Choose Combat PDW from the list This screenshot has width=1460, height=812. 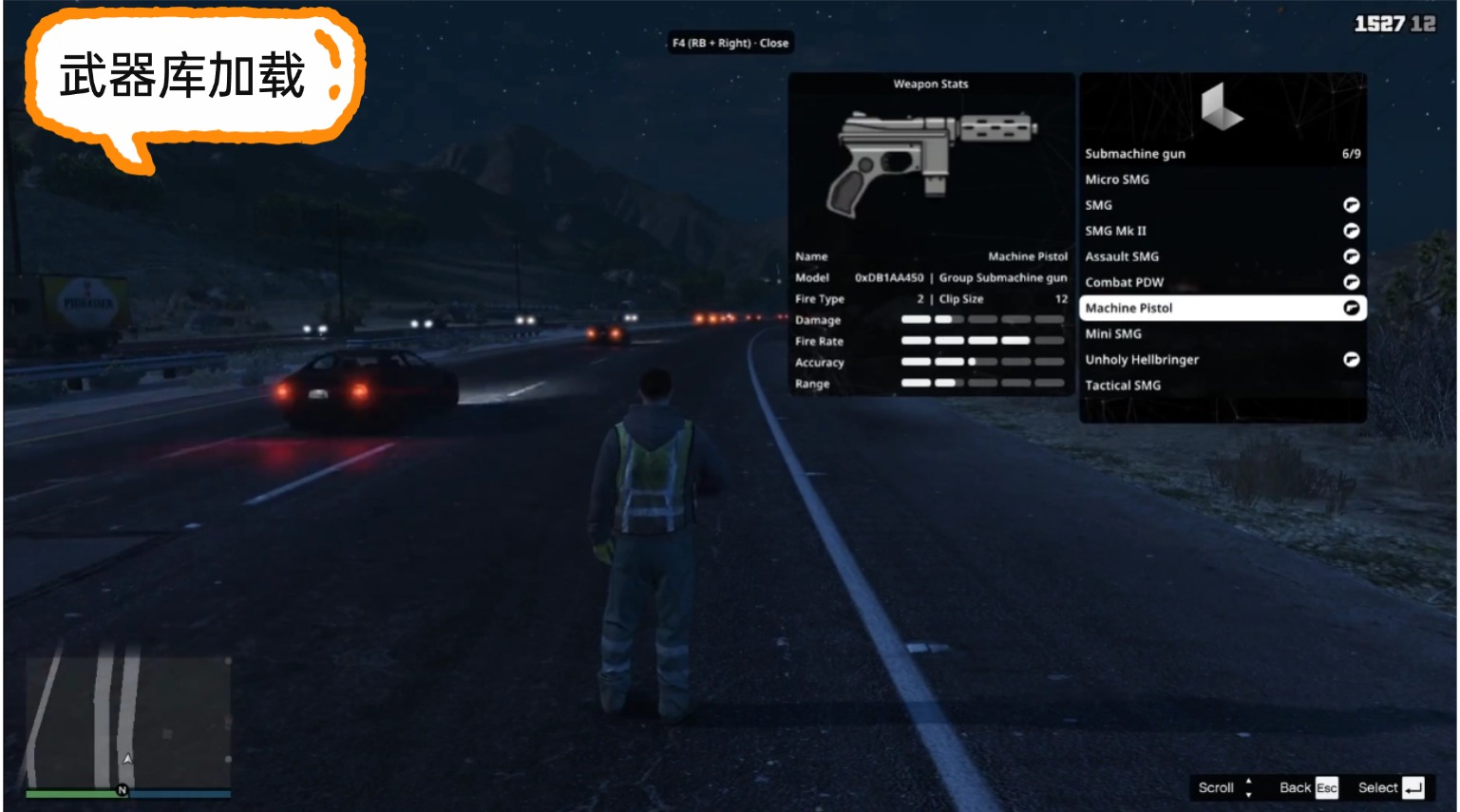tap(1222, 282)
